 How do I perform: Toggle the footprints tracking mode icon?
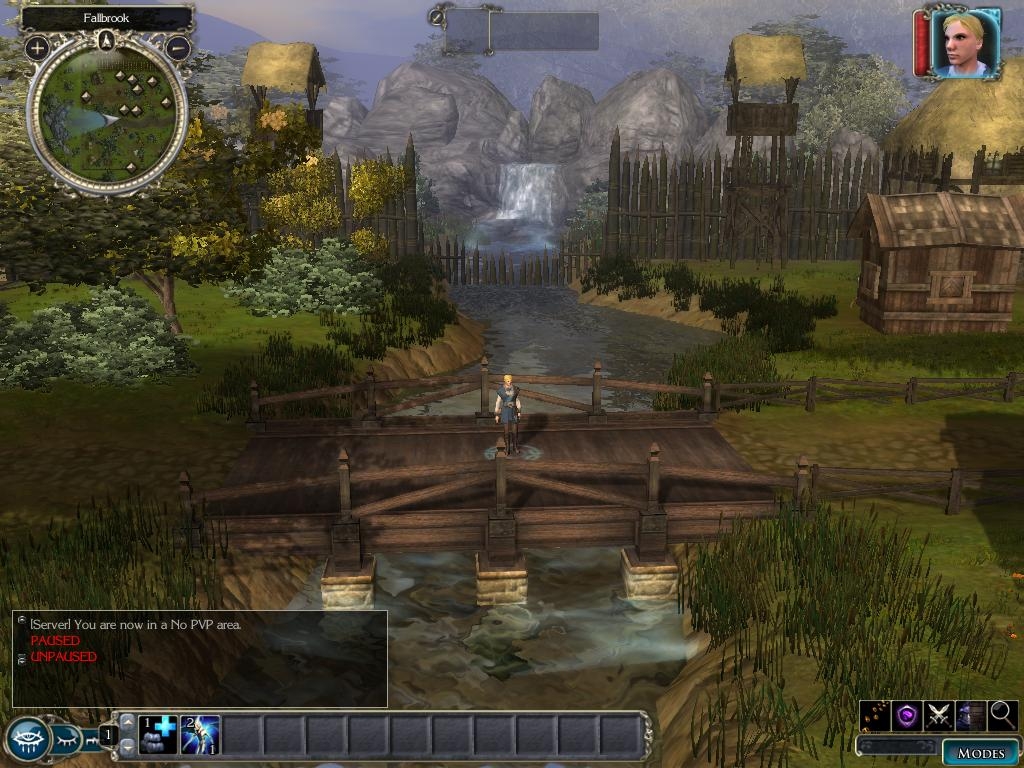(875, 715)
